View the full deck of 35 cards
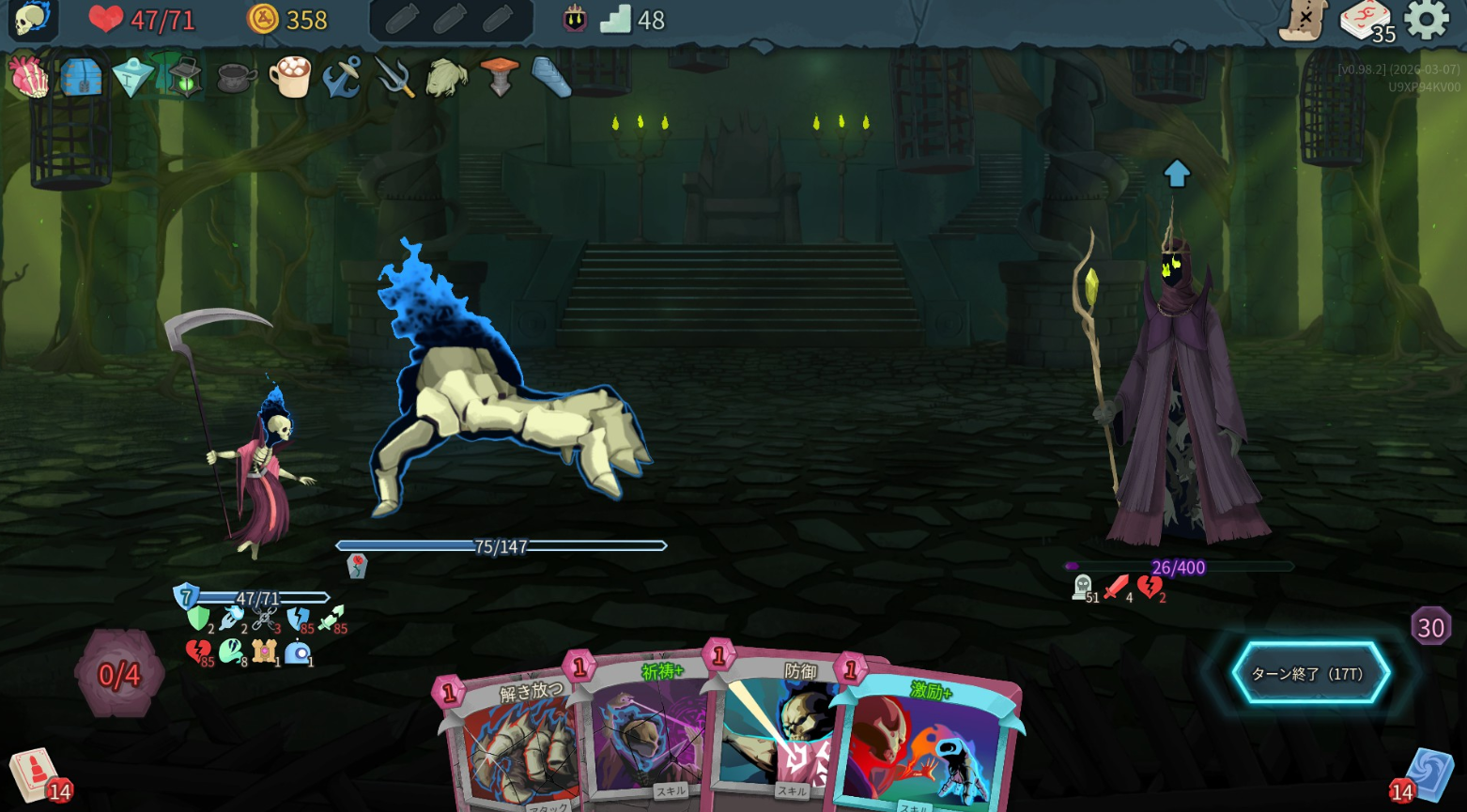Viewport: 1467px width, 812px height. [1365, 20]
